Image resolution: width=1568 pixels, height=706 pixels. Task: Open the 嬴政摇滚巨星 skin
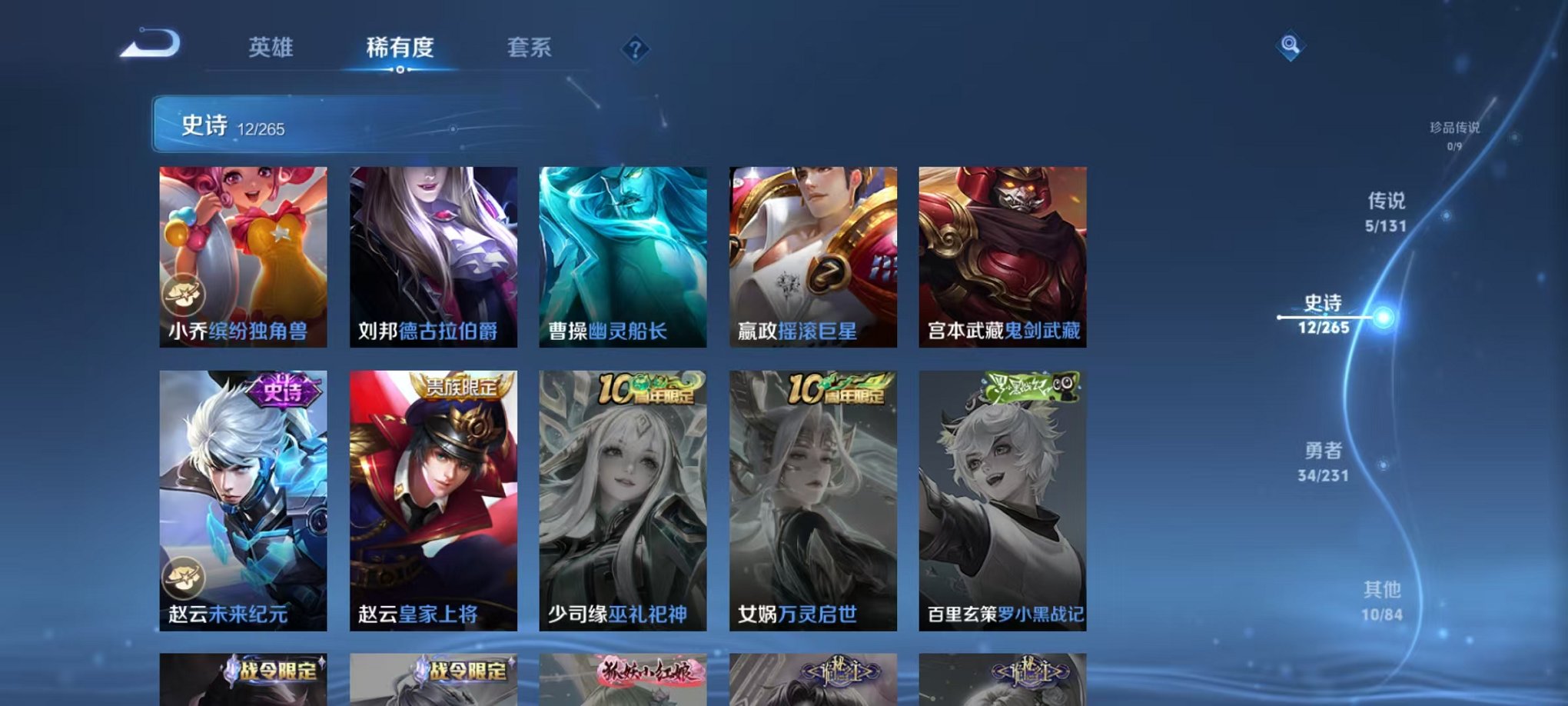point(811,254)
